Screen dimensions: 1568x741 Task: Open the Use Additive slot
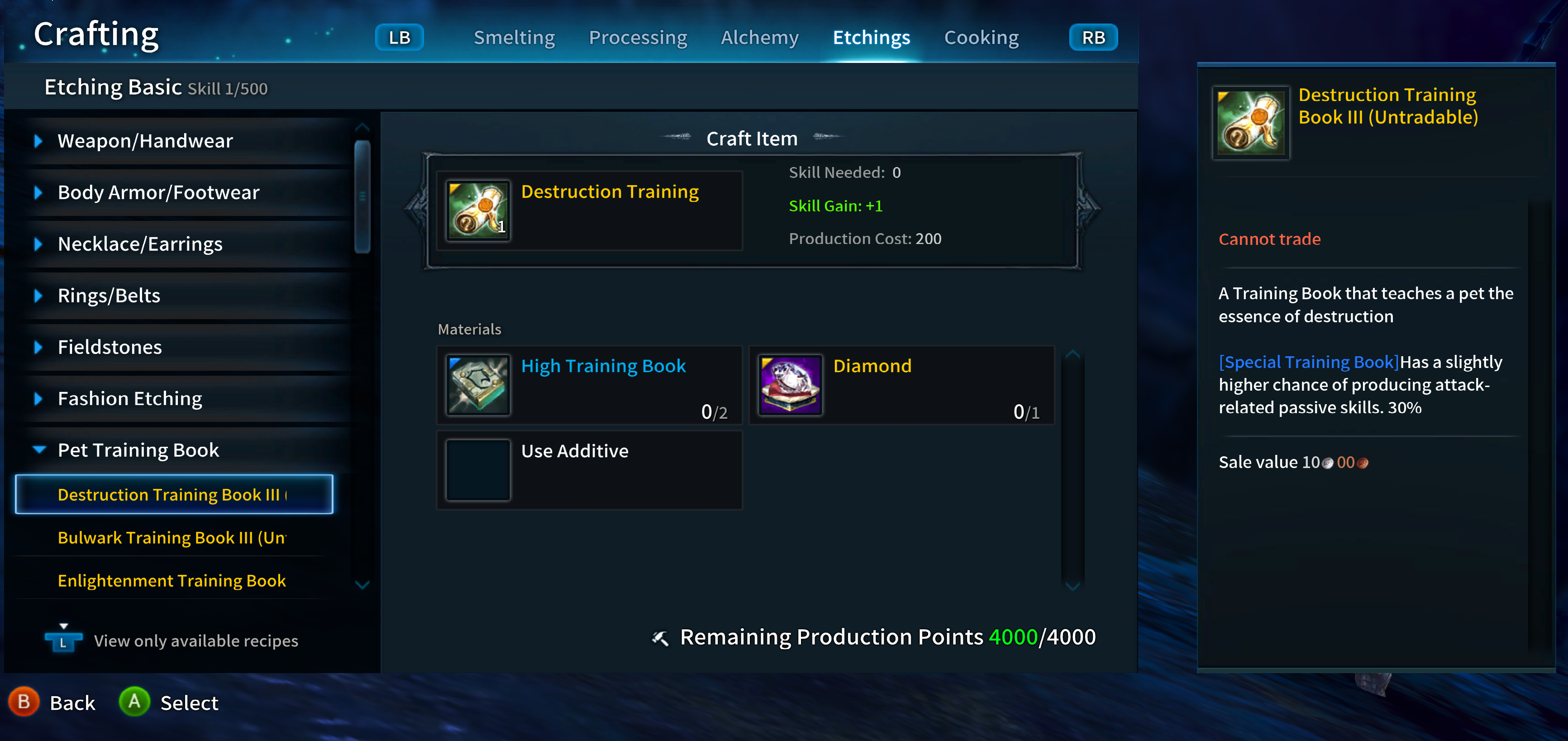477,470
